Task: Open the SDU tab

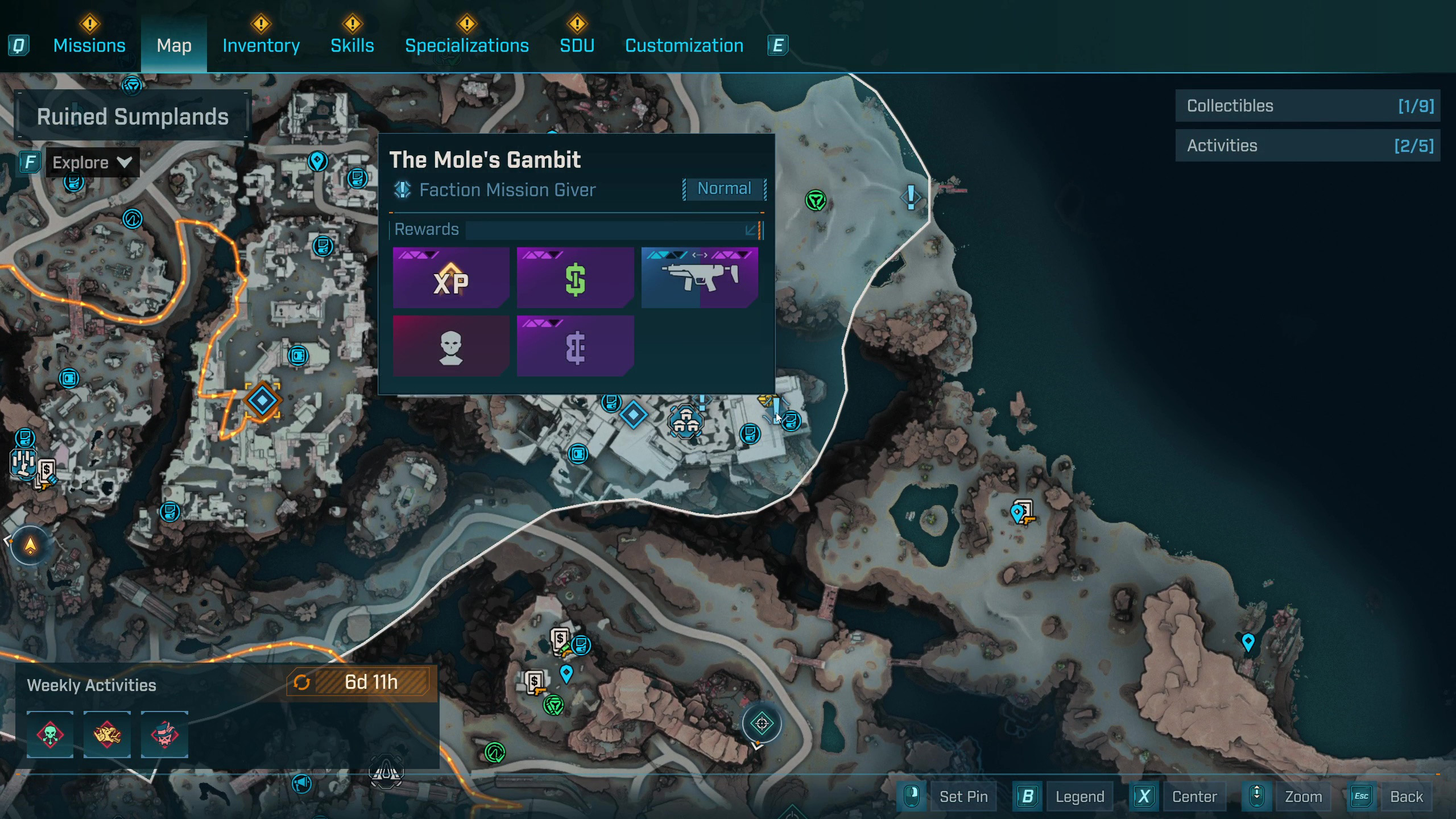Action: point(577,45)
